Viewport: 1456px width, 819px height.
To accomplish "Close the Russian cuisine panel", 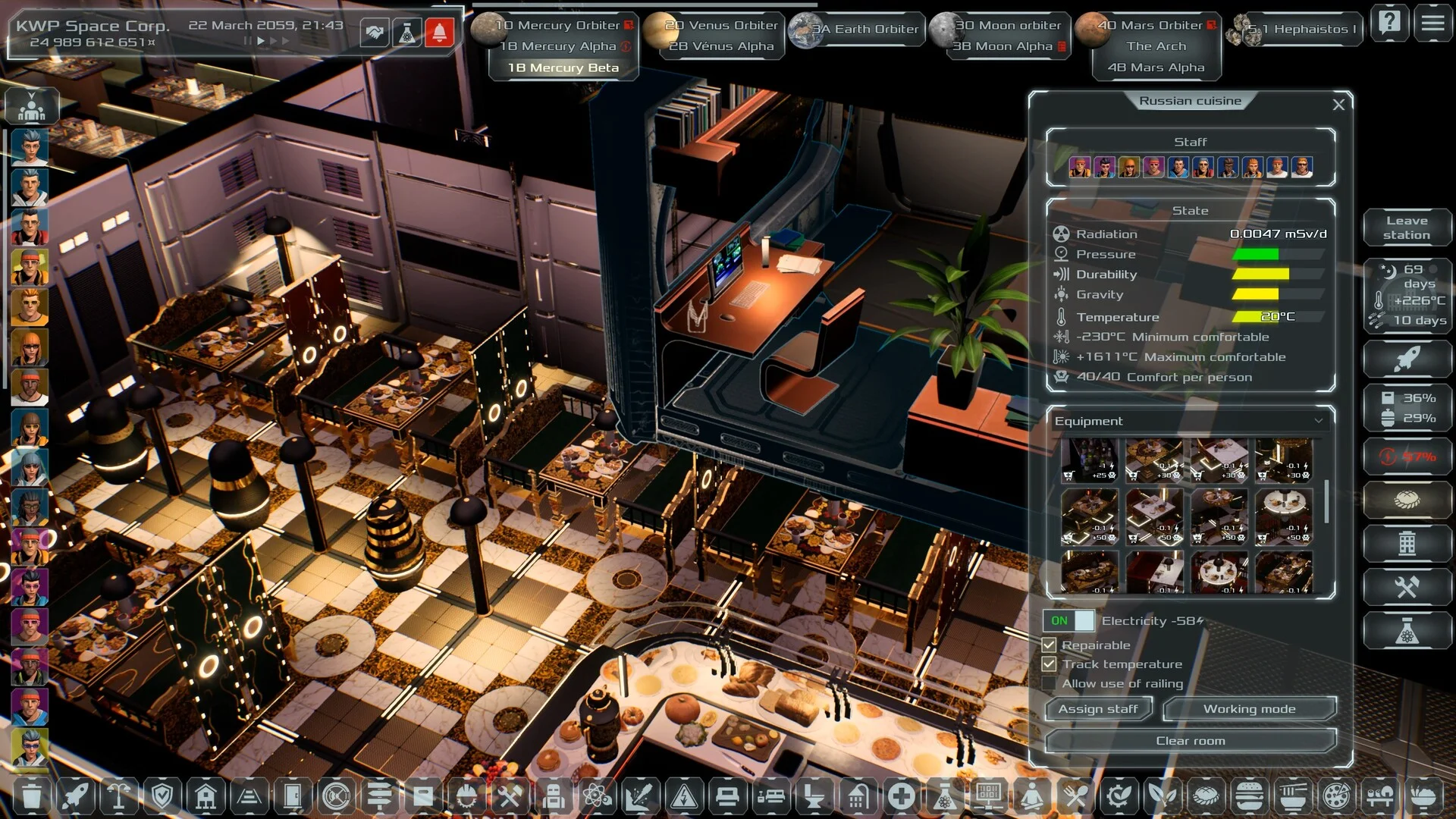I will pos(1338,105).
